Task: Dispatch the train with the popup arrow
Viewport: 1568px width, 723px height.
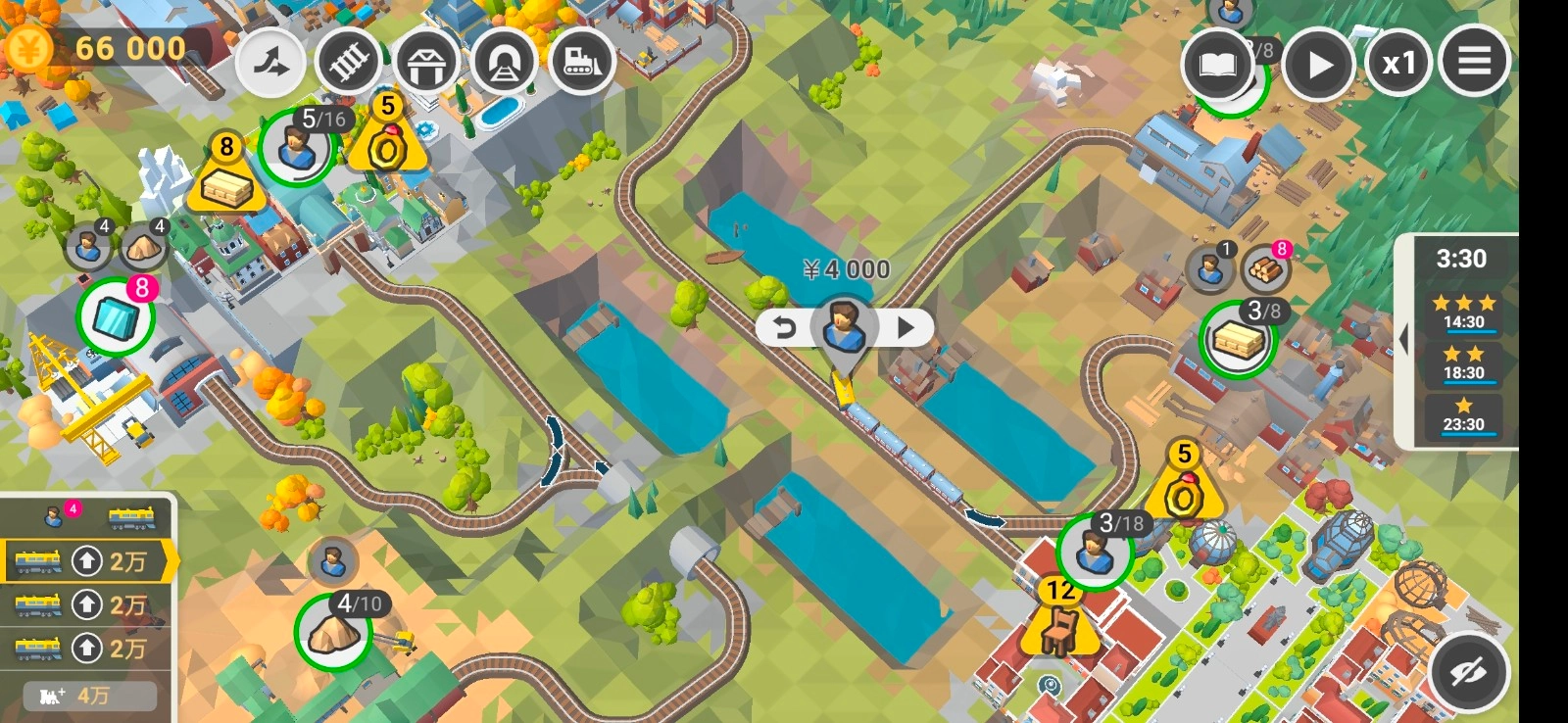Action: click(906, 328)
